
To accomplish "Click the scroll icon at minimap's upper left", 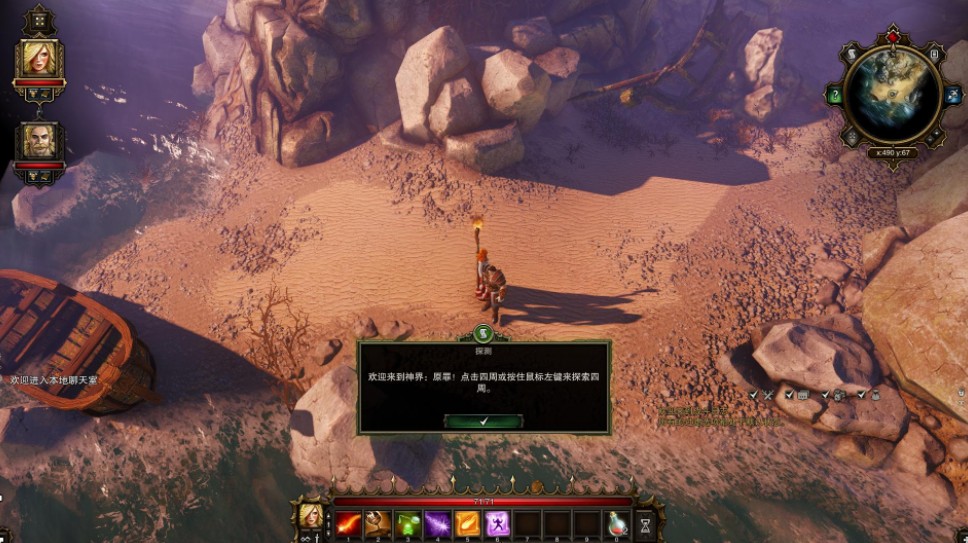I will click(851, 54).
